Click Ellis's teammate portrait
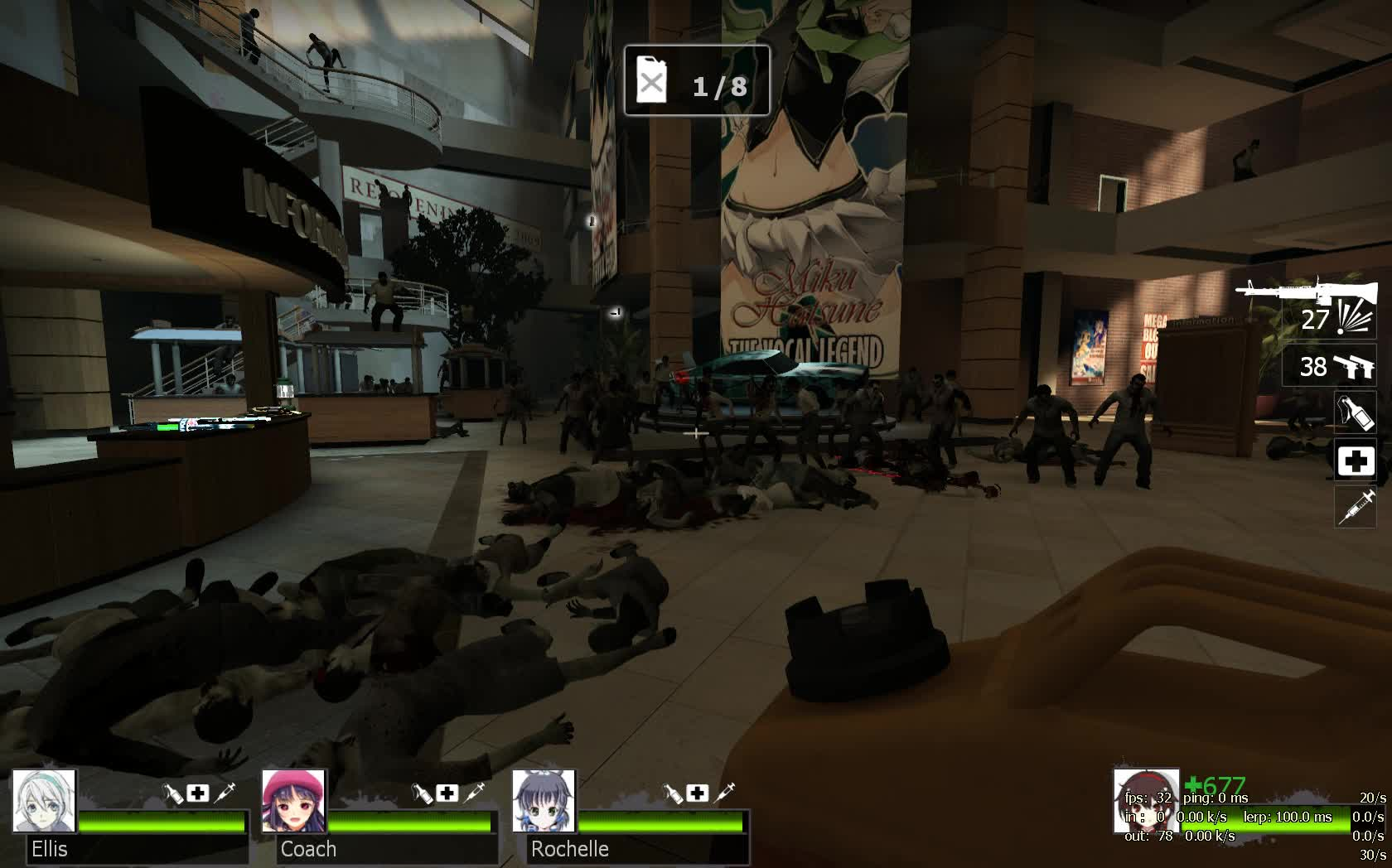 [x=44, y=801]
